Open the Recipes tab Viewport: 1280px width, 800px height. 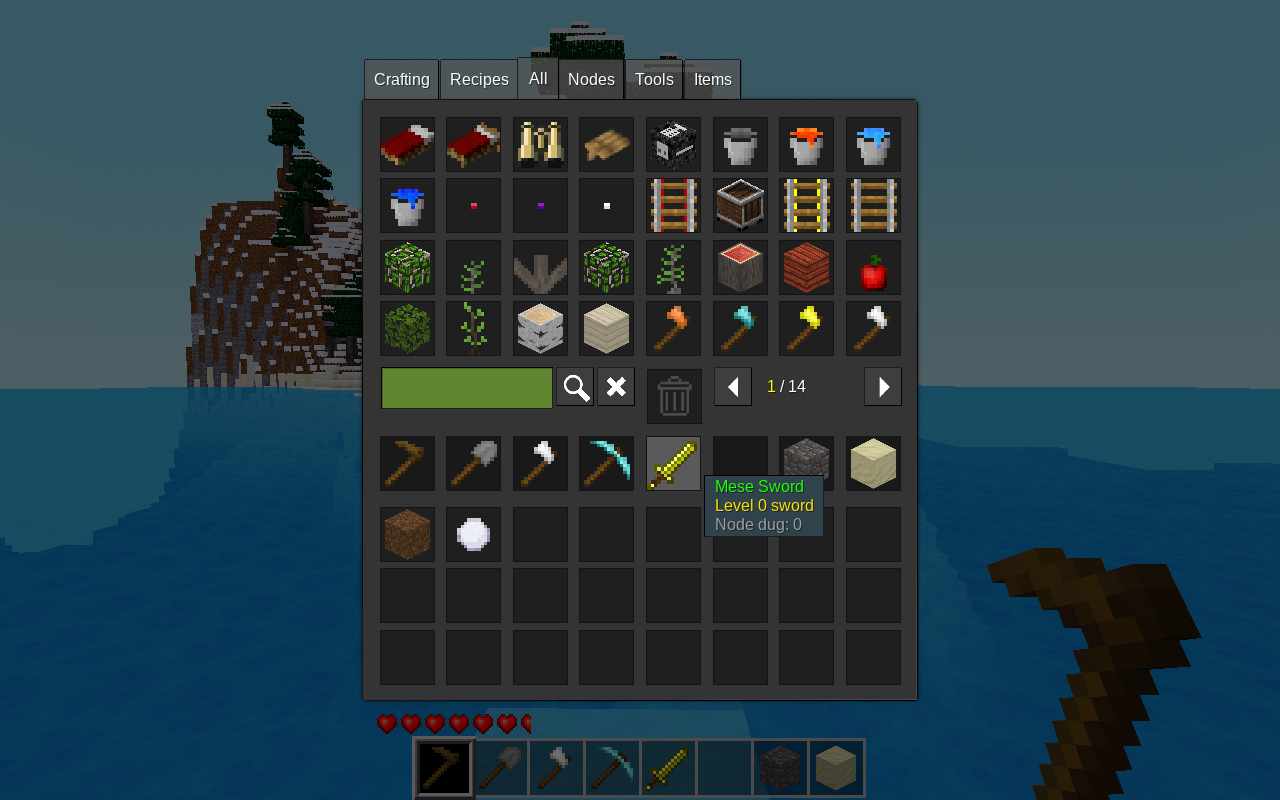pos(479,80)
